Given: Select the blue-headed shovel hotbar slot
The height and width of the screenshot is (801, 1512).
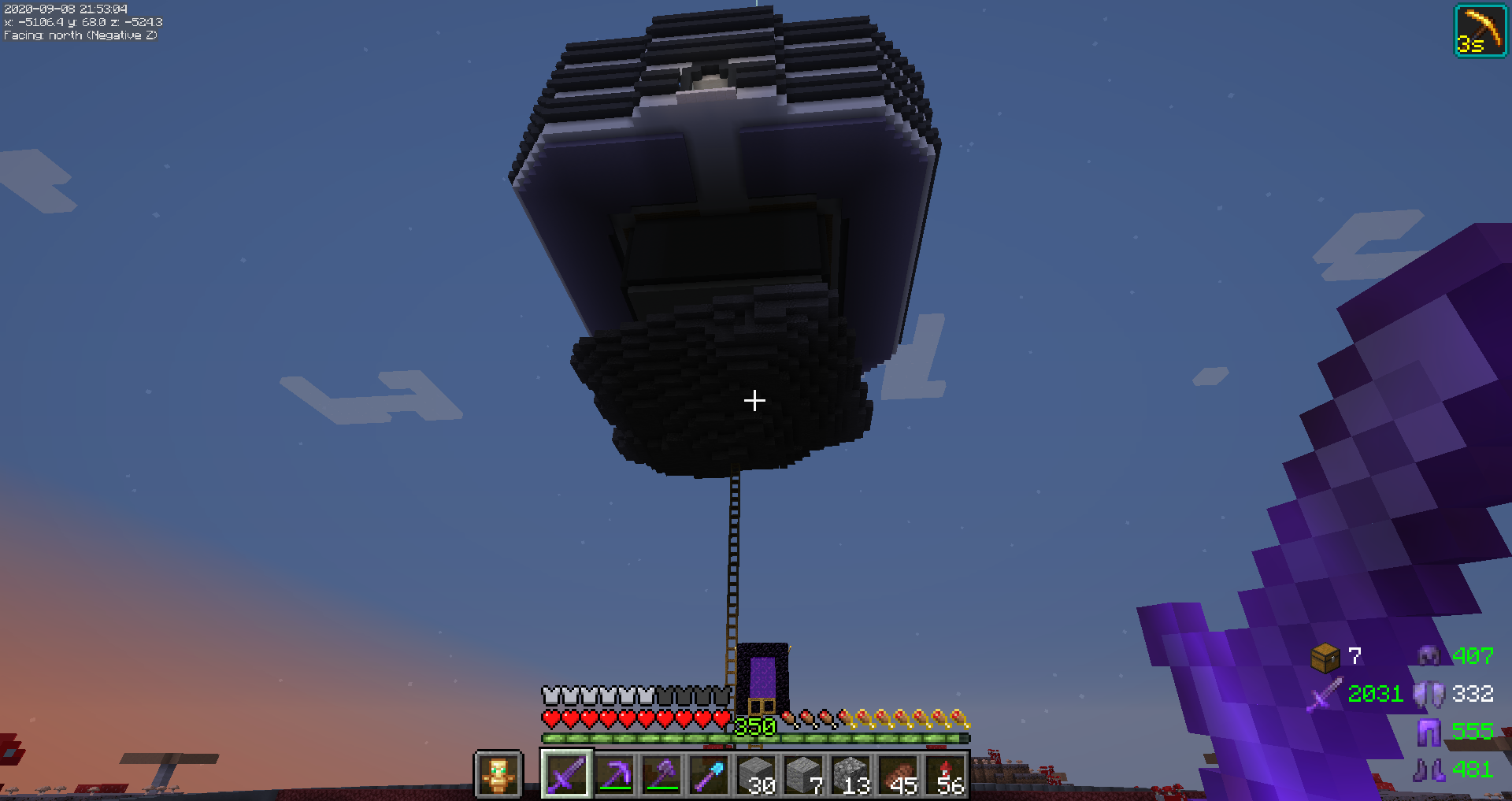Looking at the screenshot, I should (x=709, y=774).
